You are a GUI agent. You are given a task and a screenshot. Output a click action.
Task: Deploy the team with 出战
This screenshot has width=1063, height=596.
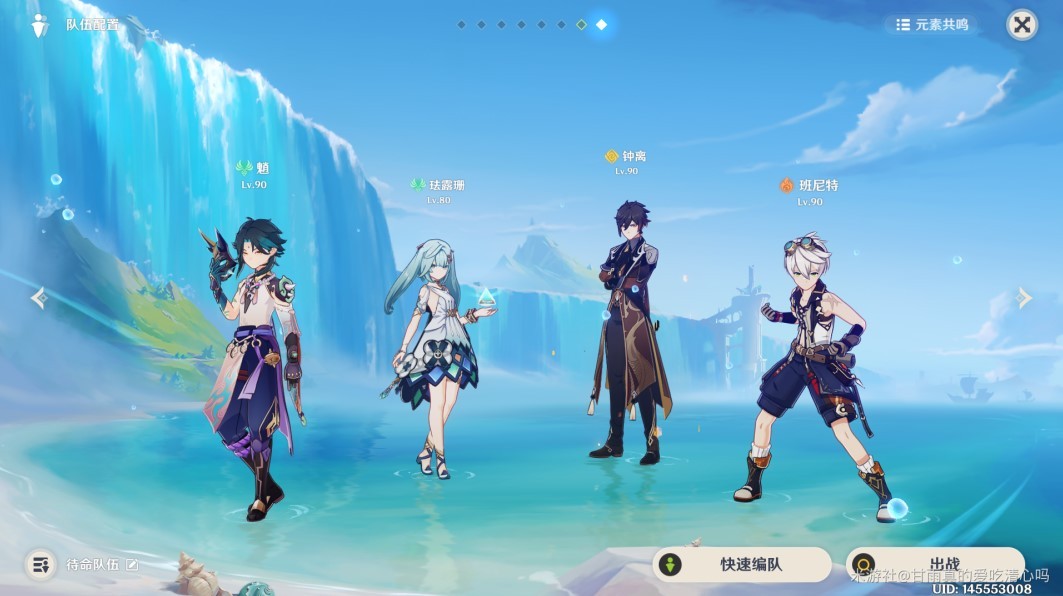934,564
